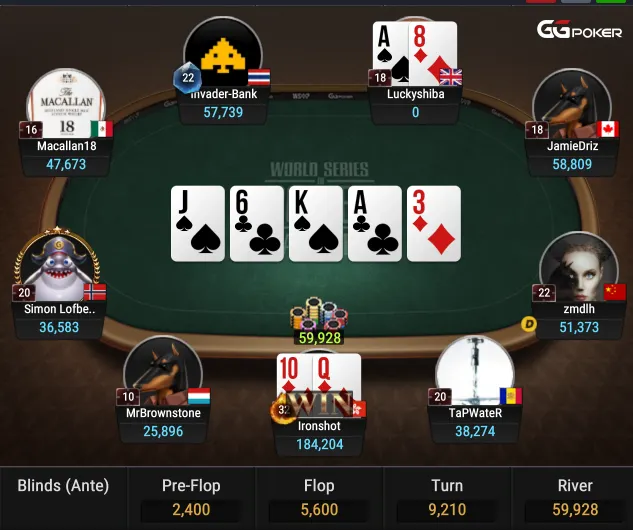Image resolution: width=633 pixels, height=530 pixels.
Task: Click the GGPoker logo
Action: click(x=580, y=31)
